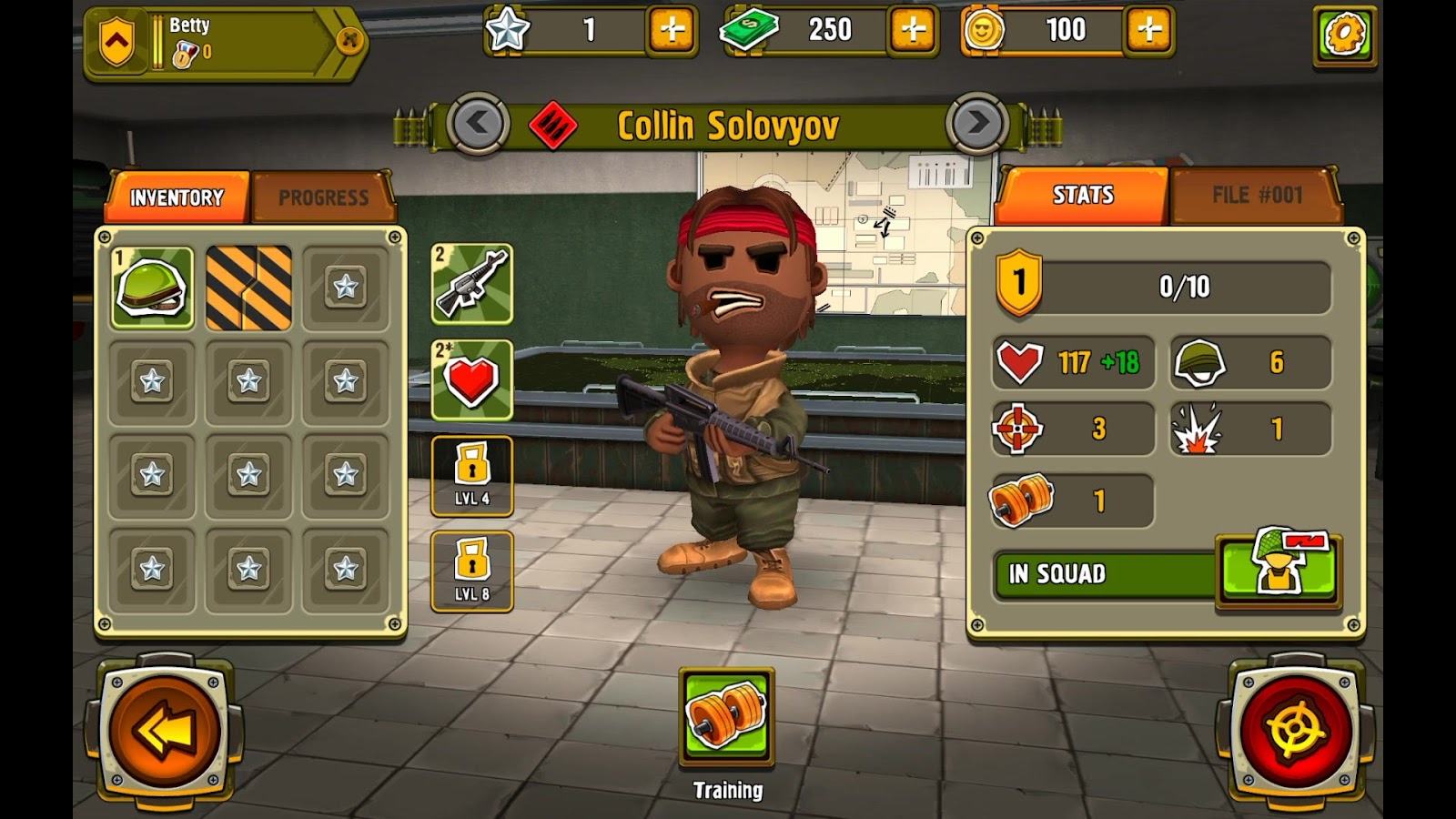Select the Stats tab
The height and width of the screenshot is (819, 1456).
click(x=1083, y=195)
